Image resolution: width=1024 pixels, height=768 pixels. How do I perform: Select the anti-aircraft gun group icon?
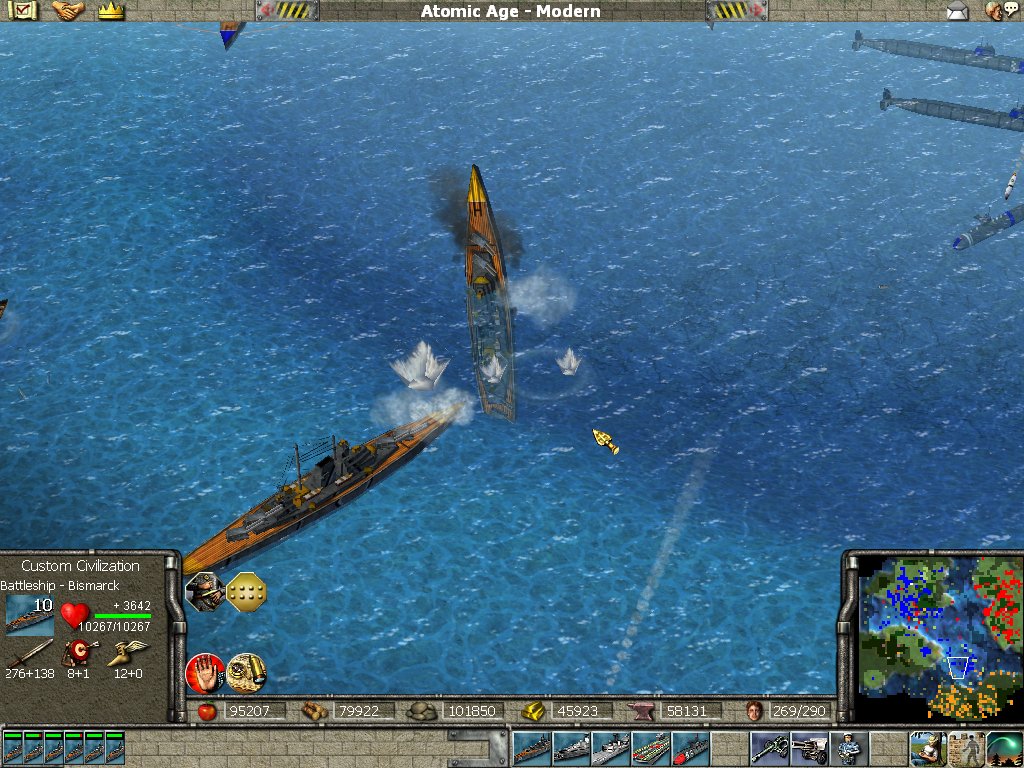769,748
